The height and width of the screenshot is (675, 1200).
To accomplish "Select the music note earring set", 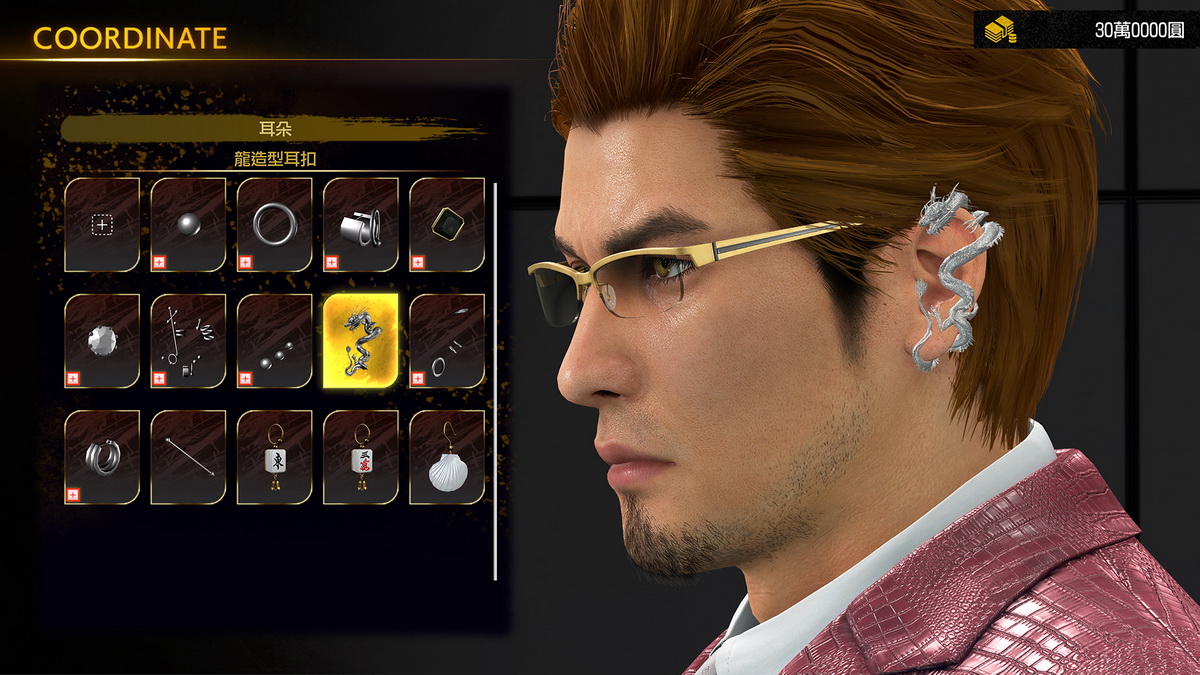I will [188, 341].
